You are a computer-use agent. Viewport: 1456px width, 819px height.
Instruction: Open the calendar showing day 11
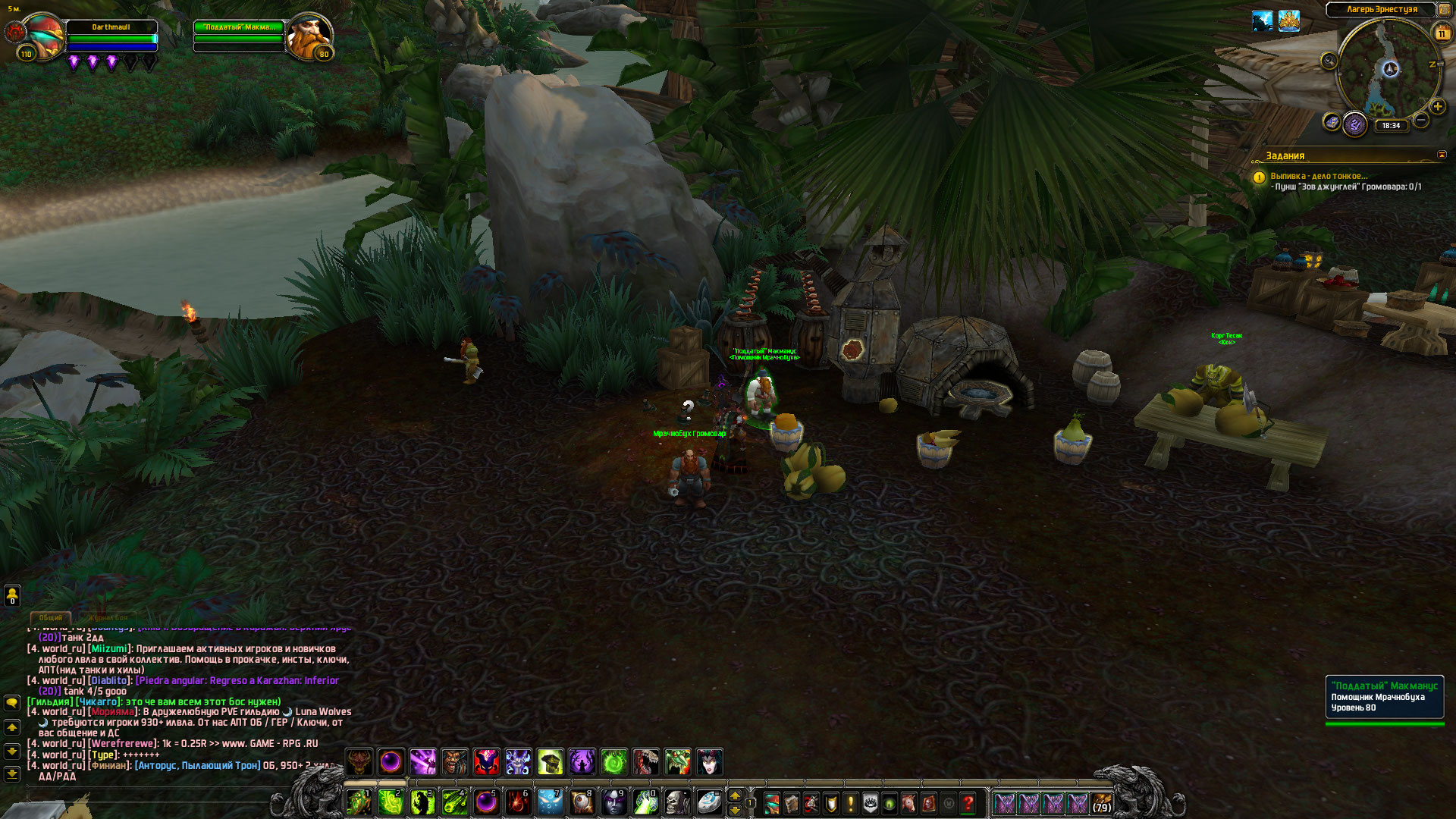coord(1442,33)
